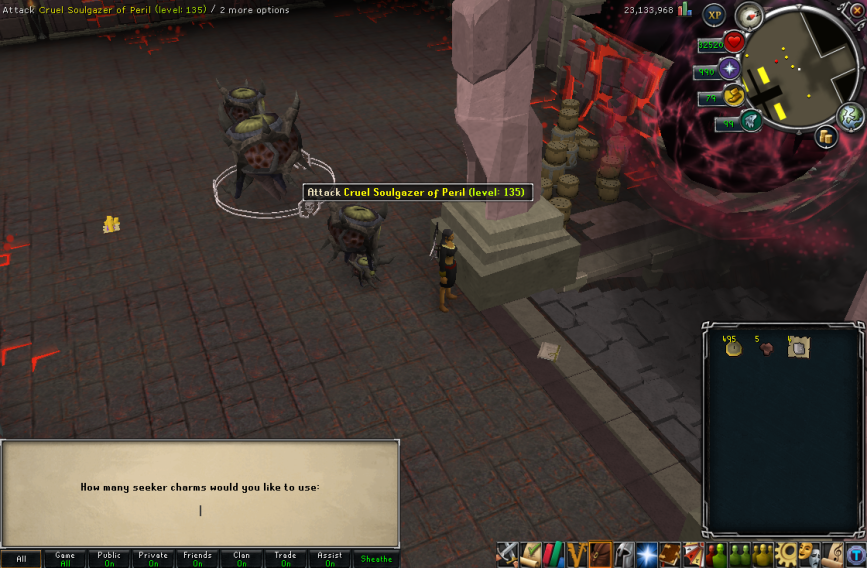This screenshot has width=867, height=568.
Task: Click the seeker charms quantity input field
Action: tap(200, 511)
